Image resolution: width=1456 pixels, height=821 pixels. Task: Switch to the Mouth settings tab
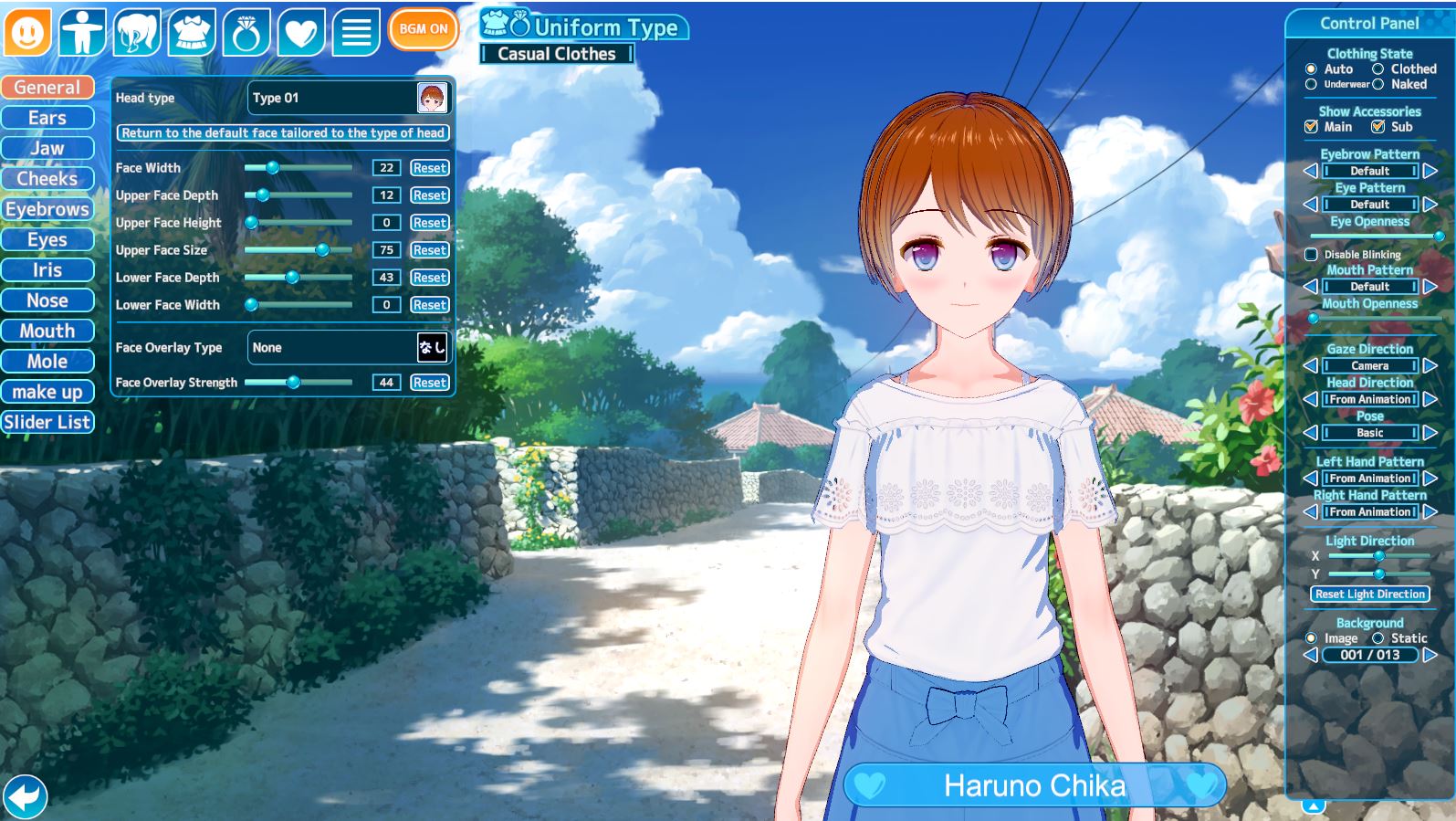tap(47, 331)
